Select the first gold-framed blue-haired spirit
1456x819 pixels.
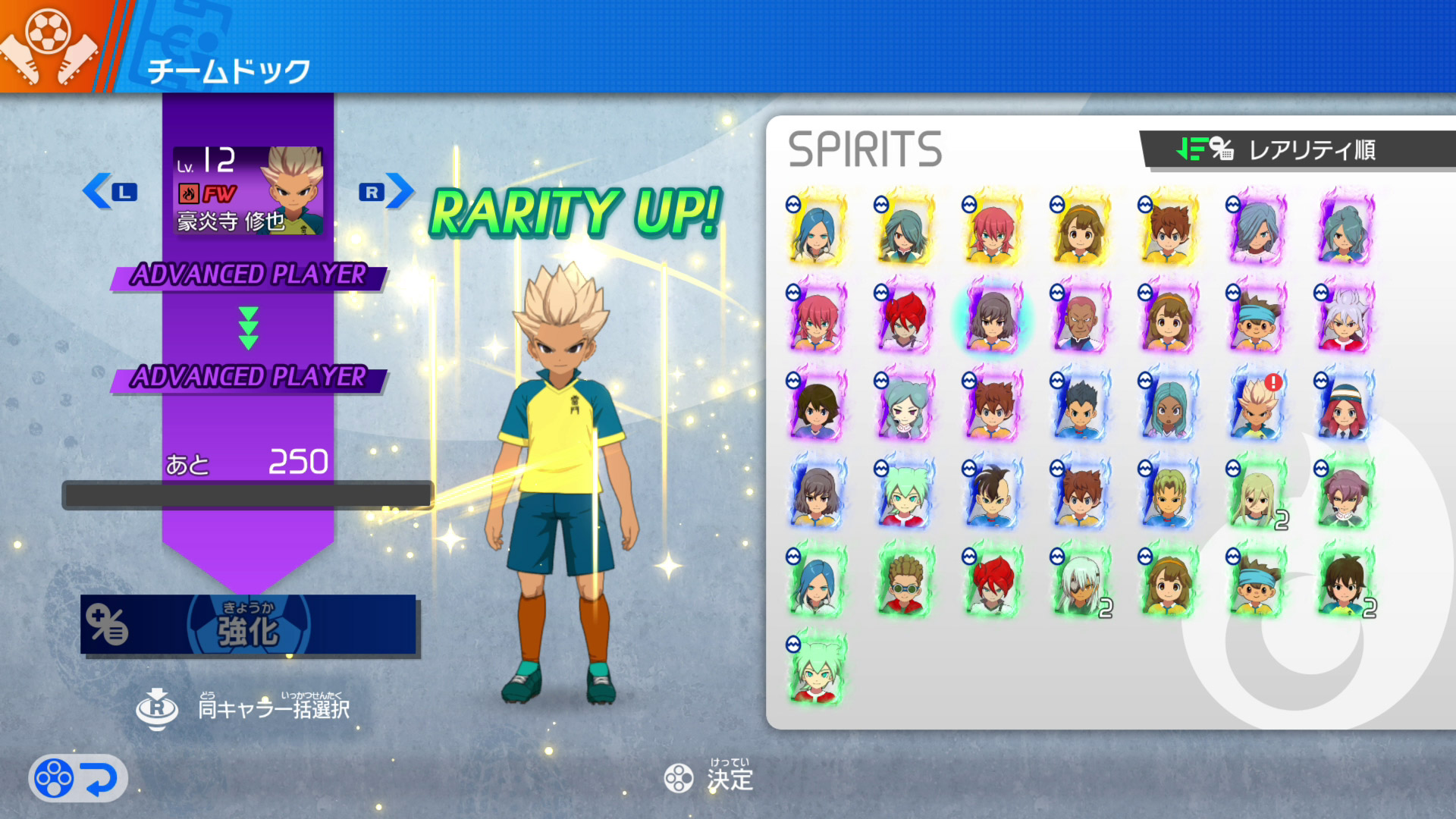(x=816, y=229)
